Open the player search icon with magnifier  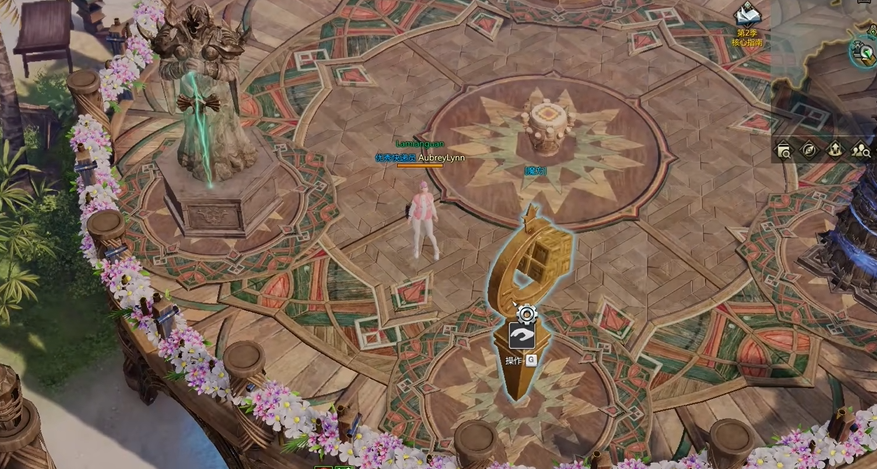pos(861,150)
